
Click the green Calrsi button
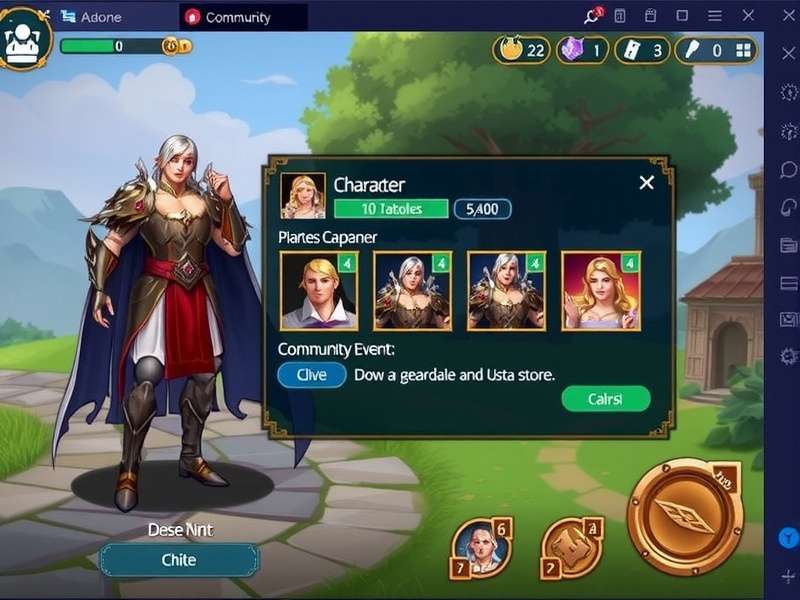click(x=605, y=399)
